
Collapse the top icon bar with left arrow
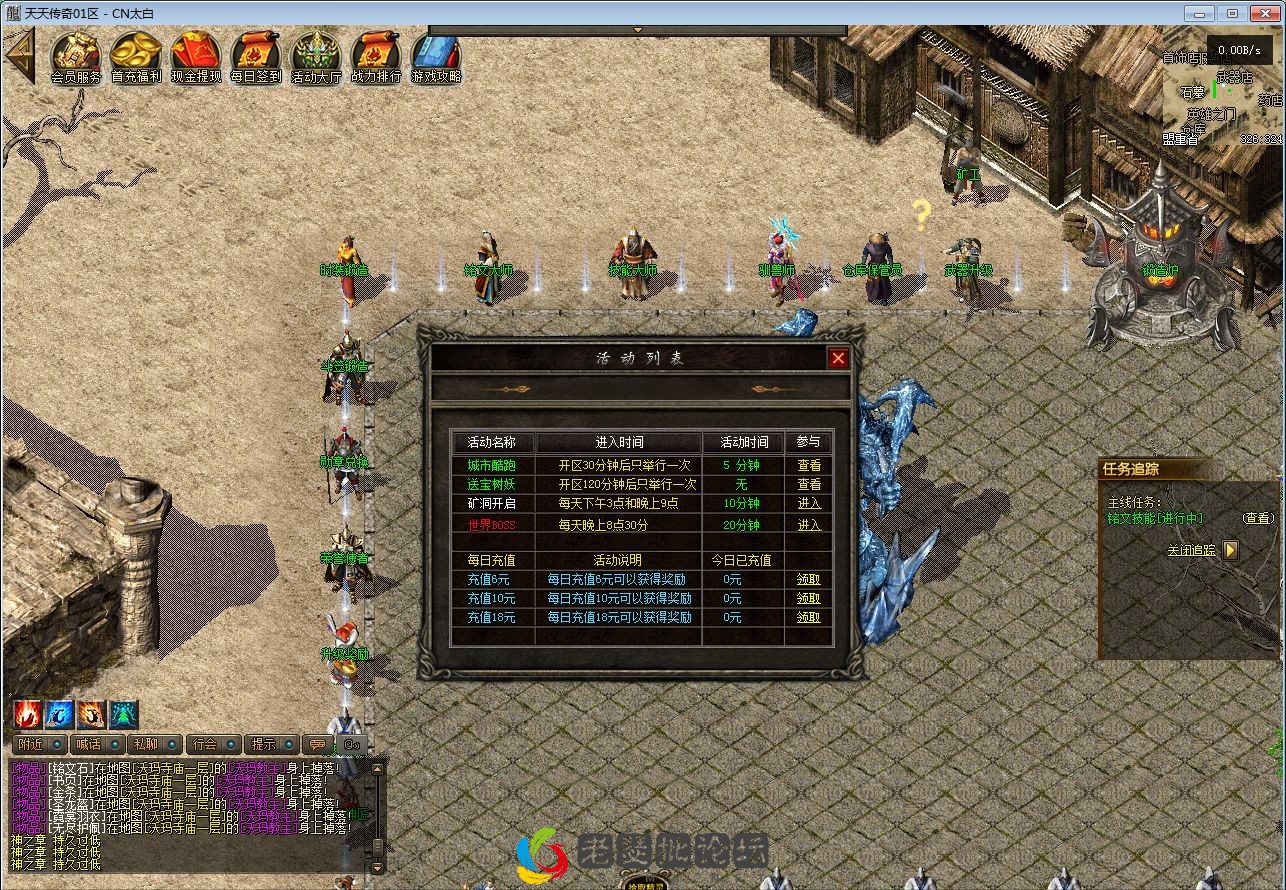coord(19,55)
